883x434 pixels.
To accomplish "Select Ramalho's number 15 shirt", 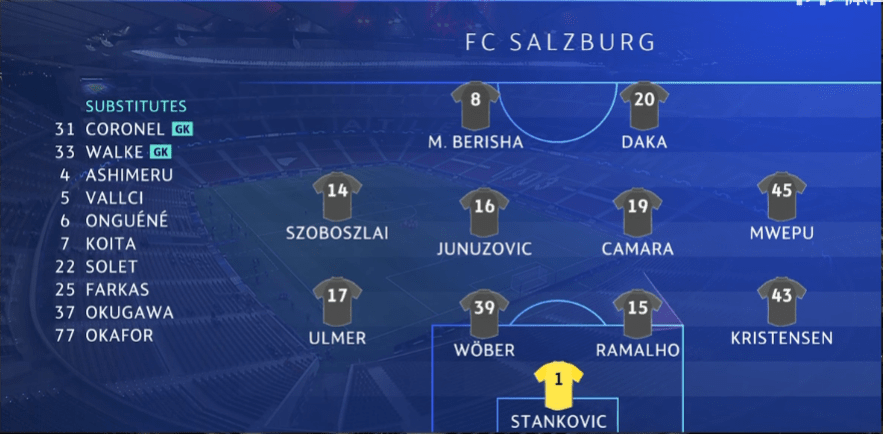I will (x=638, y=313).
